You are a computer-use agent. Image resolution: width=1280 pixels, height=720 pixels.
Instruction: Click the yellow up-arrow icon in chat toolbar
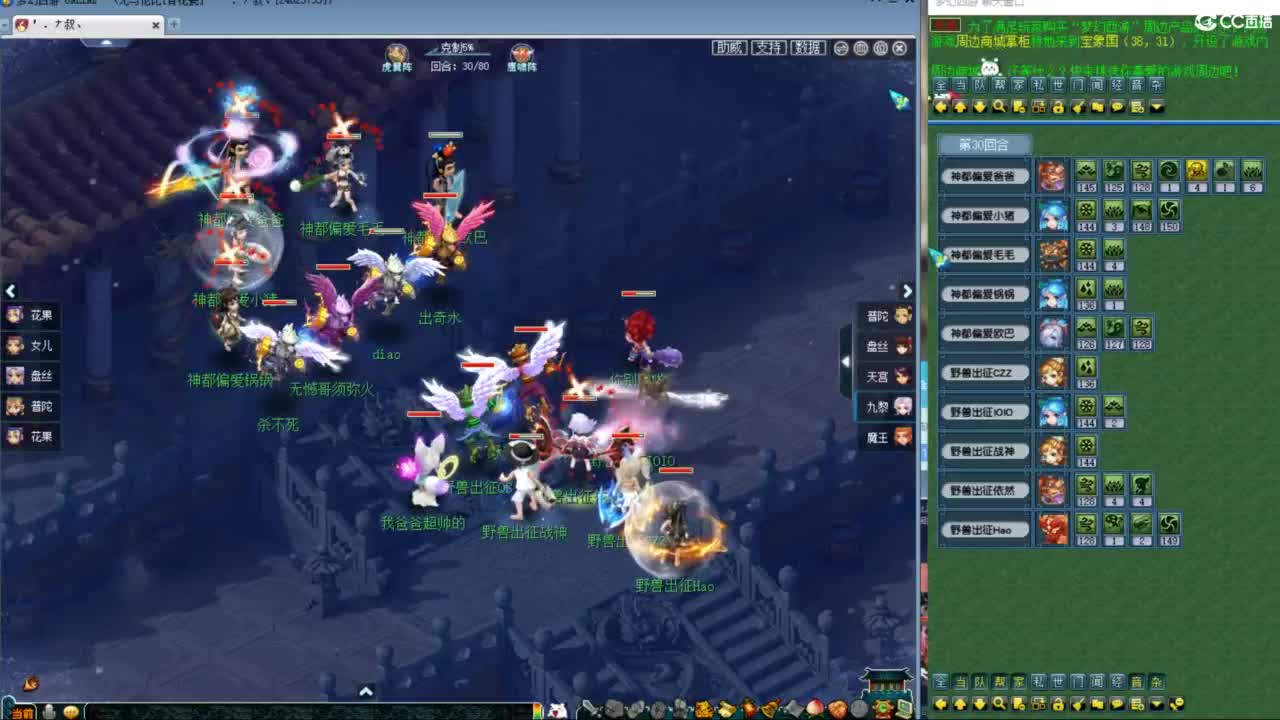(961, 106)
